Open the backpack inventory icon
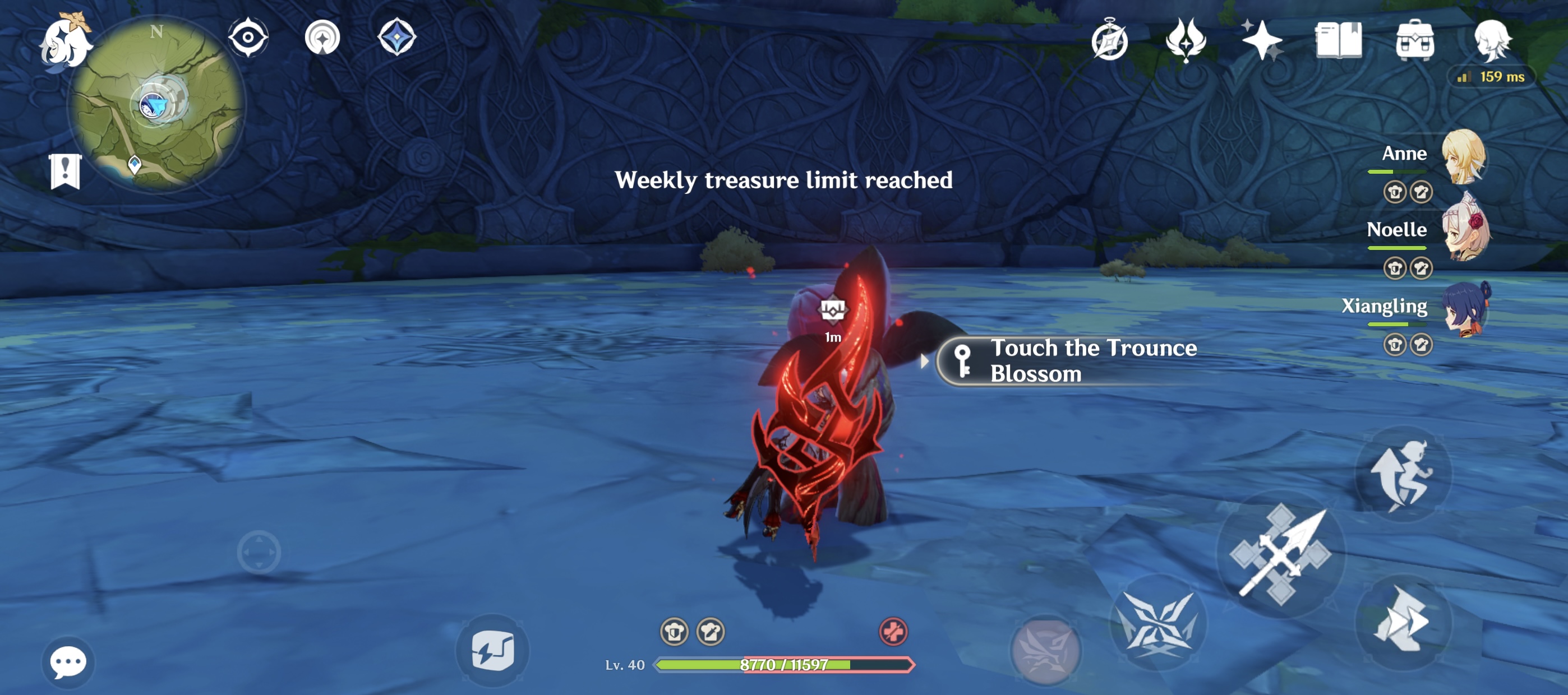This screenshot has height=695, width=1568. [1416, 41]
